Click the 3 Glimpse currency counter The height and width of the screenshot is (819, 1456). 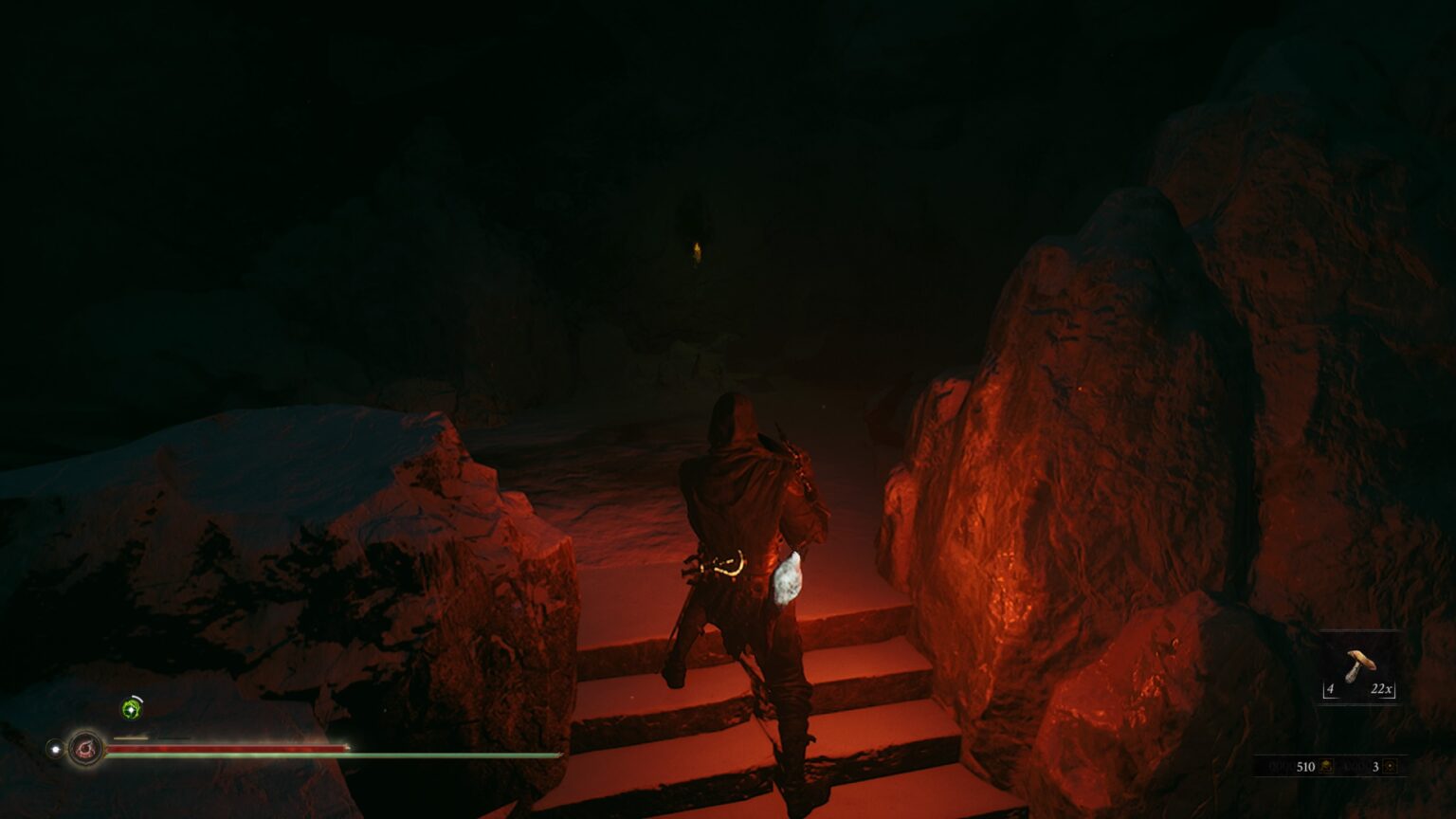pos(1375,767)
